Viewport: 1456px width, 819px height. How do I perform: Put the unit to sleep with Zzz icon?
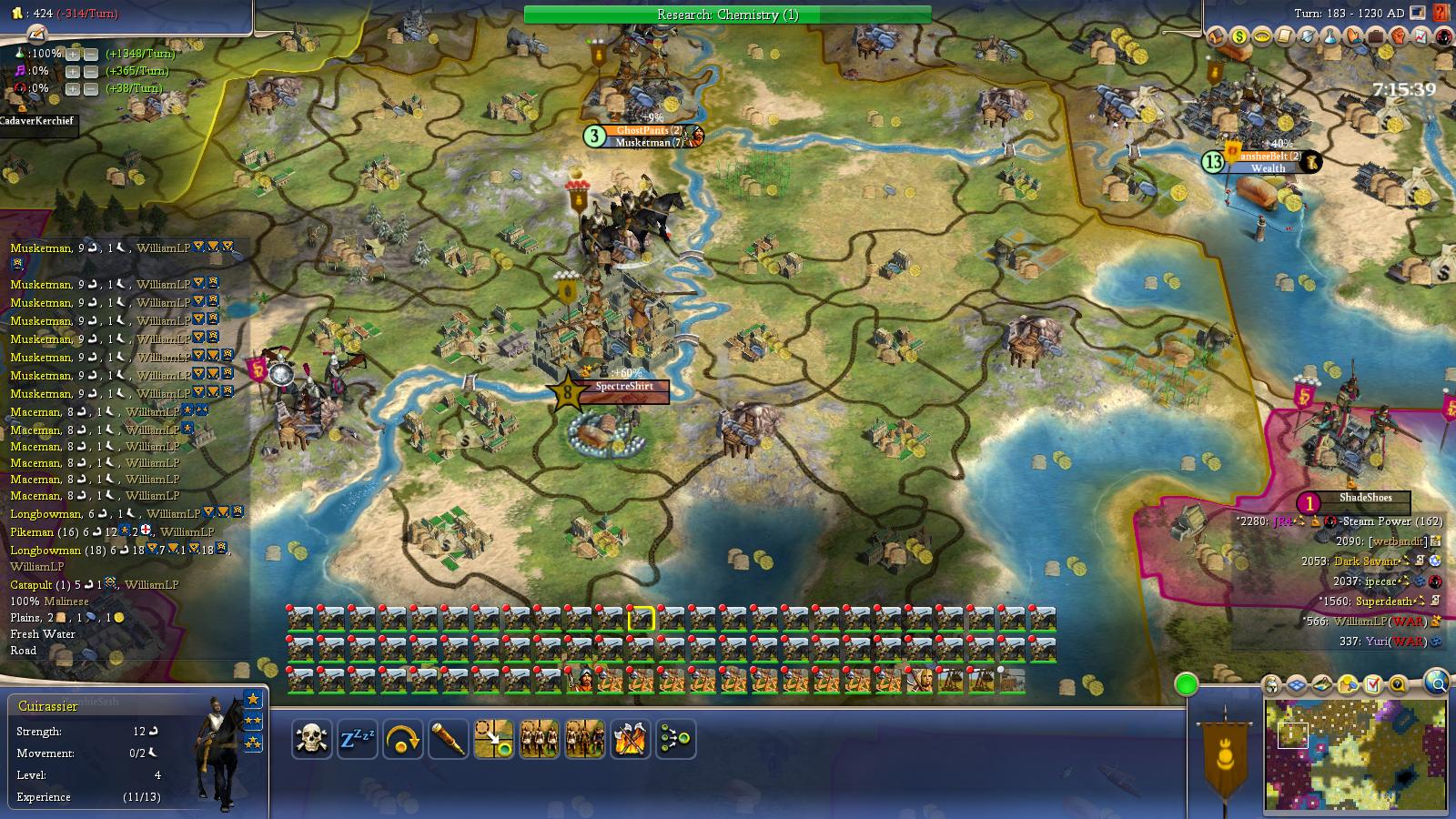[x=359, y=740]
